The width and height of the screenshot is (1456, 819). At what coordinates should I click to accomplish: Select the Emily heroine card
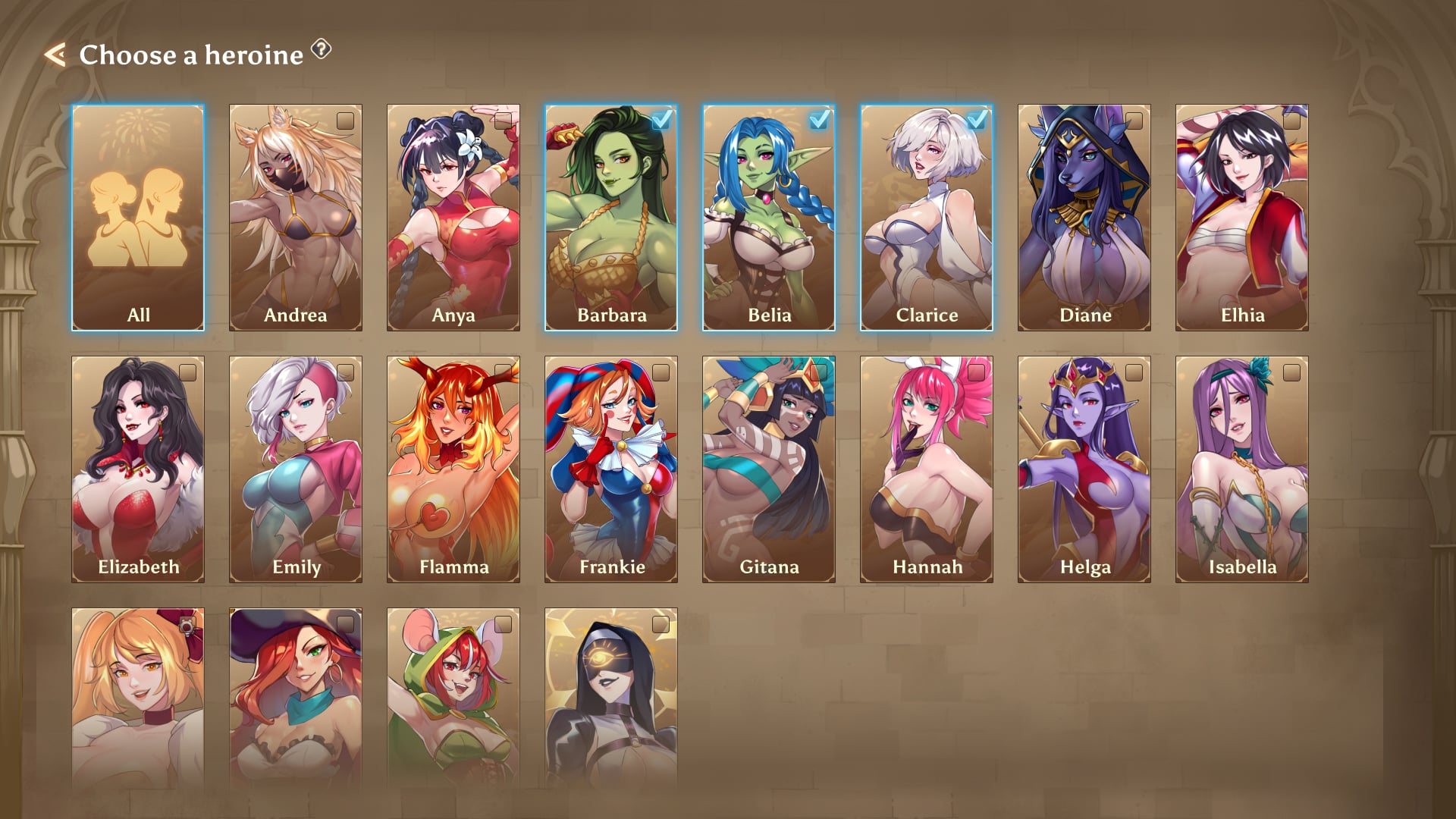coord(296,469)
